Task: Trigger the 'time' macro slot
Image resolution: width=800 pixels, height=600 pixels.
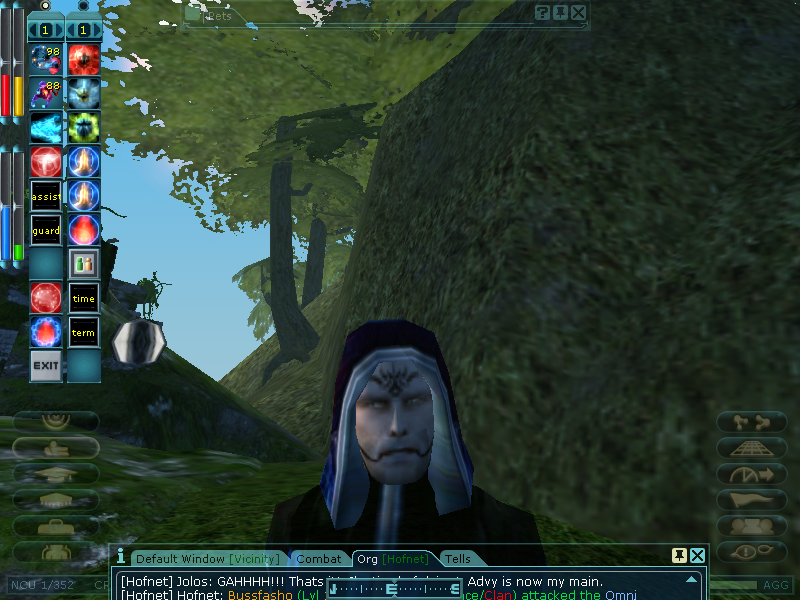Action: (84, 298)
